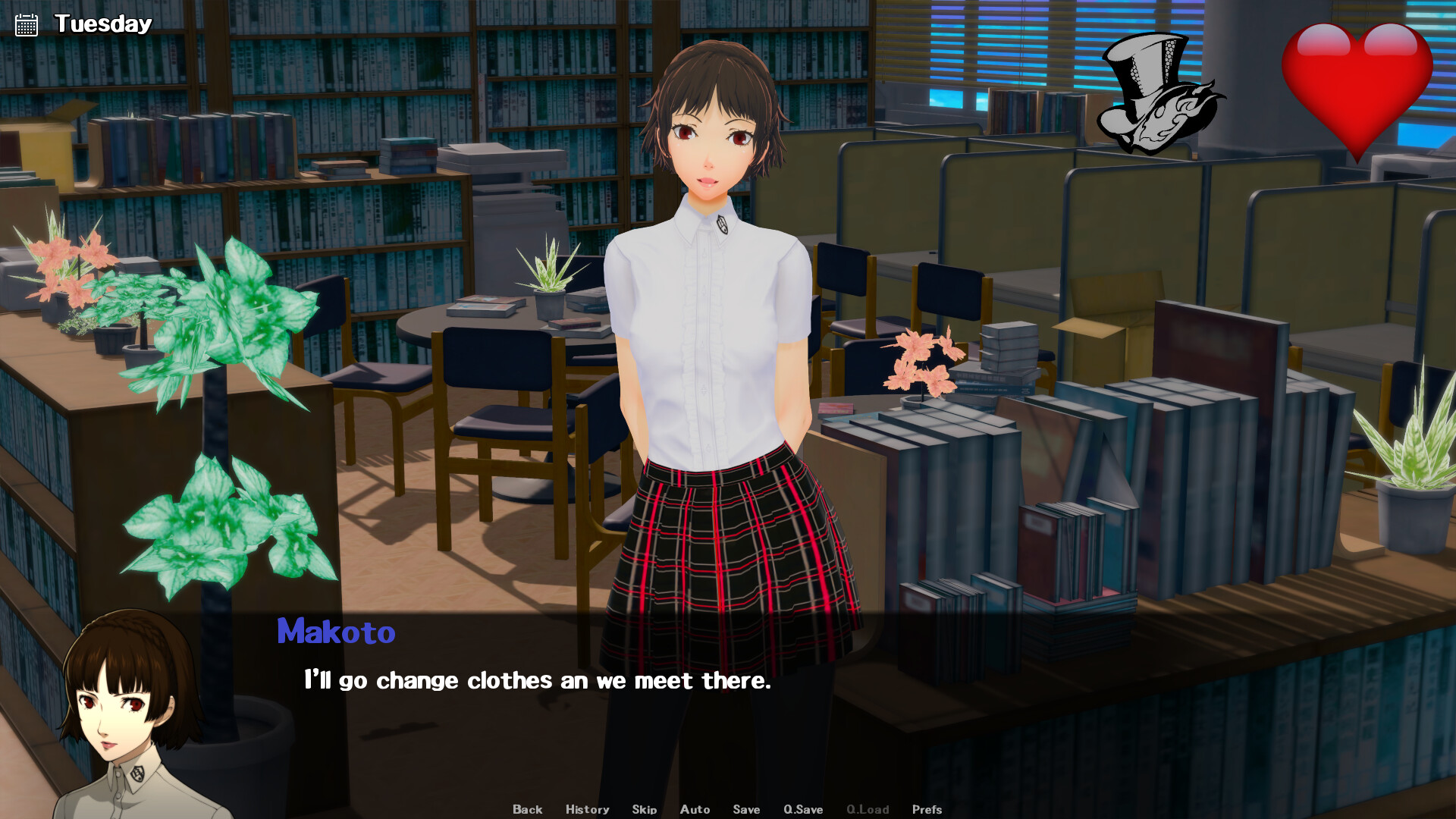The image size is (1456, 819).
Task: Open the Prefs settings menu
Action: [927, 809]
